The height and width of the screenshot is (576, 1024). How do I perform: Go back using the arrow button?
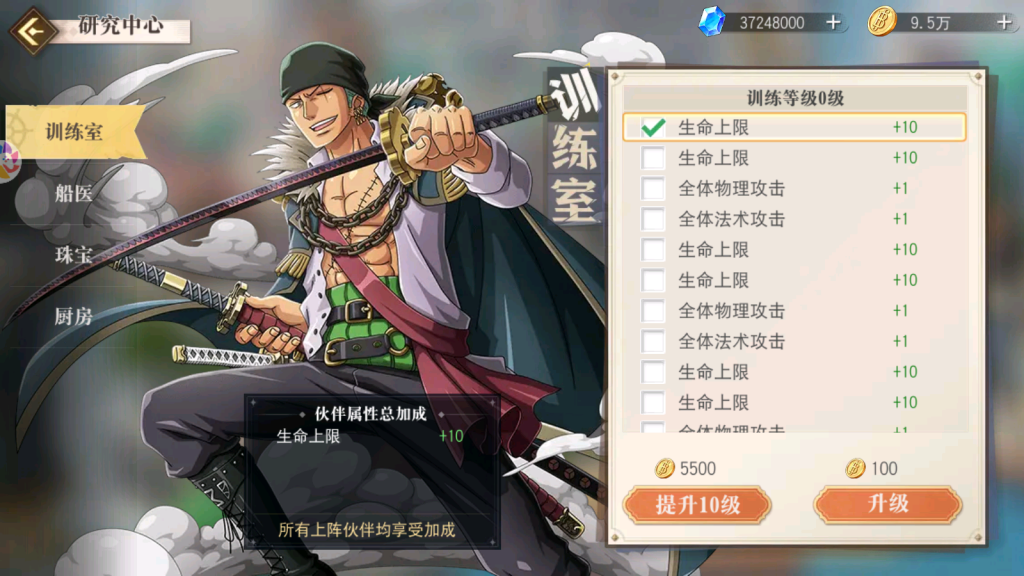[x=33, y=30]
